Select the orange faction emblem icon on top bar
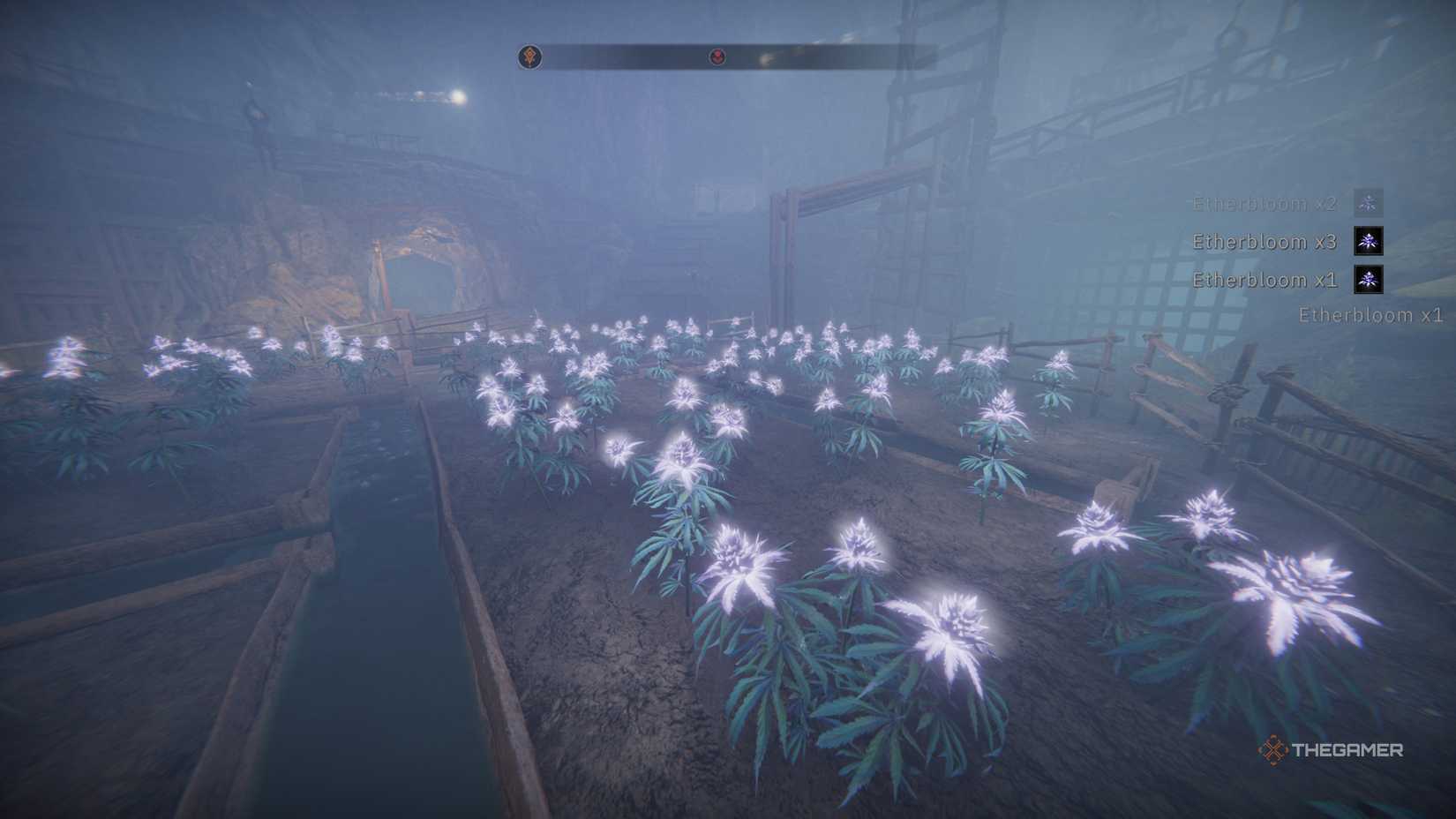Viewport: 1456px width, 819px height. click(x=530, y=55)
